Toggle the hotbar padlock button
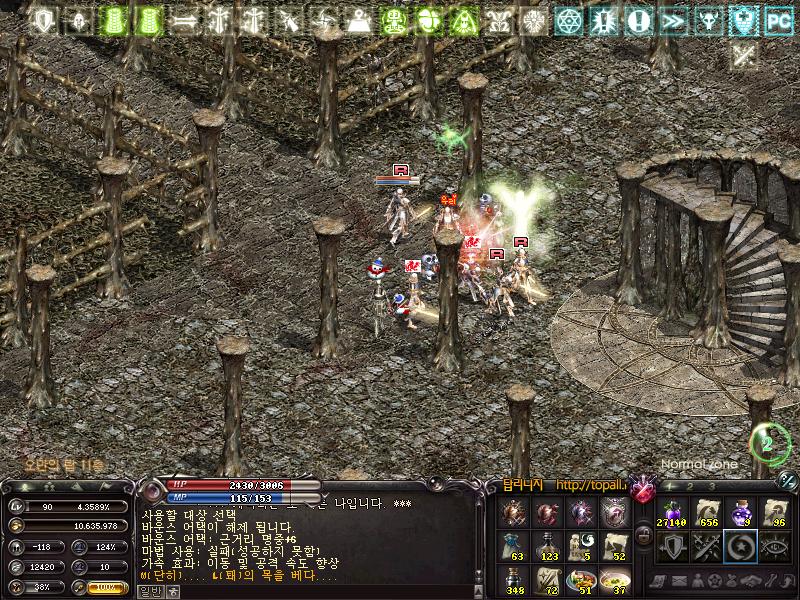This screenshot has height=600, width=800. pyautogui.click(x=644, y=536)
